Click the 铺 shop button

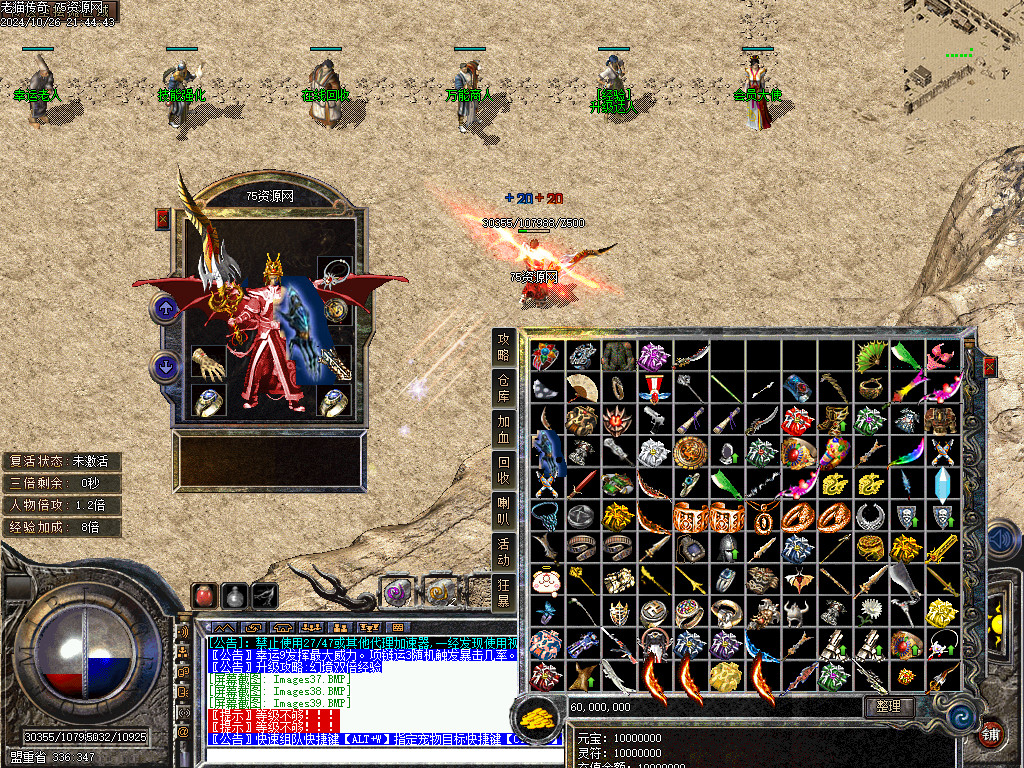(990, 733)
